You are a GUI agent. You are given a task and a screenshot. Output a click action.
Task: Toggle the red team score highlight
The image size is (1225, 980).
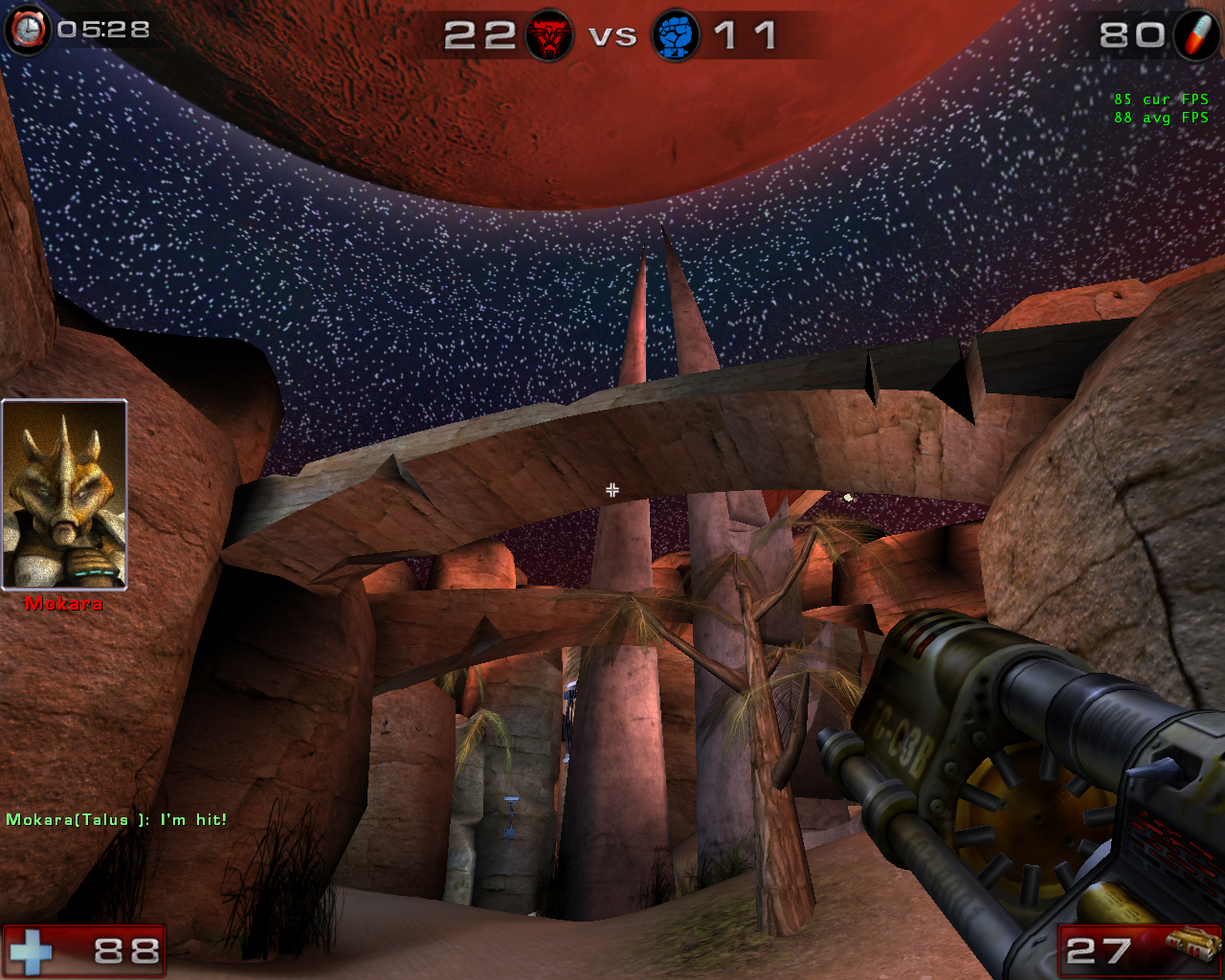481,35
